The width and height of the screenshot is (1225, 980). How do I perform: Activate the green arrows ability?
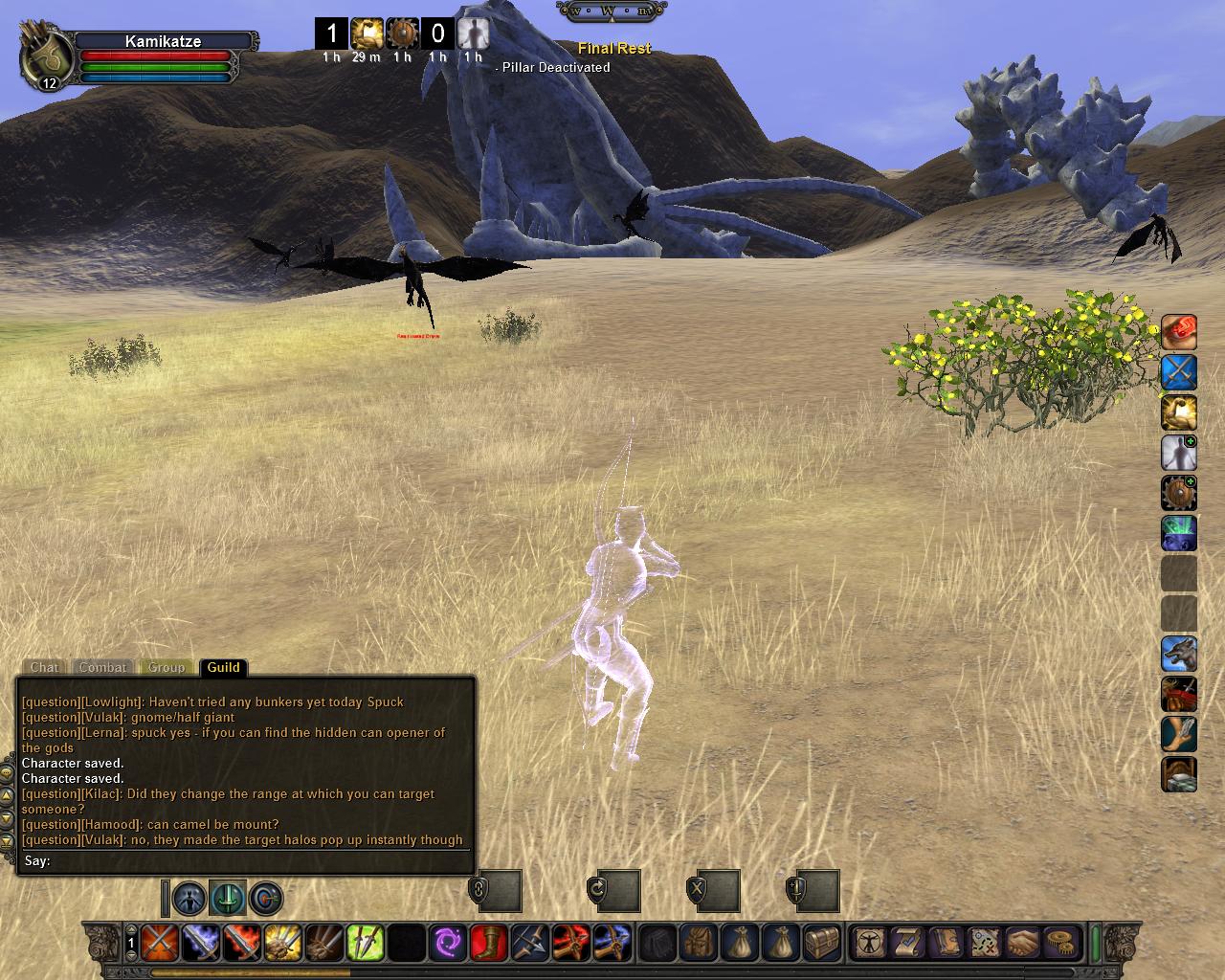pyautogui.click(x=365, y=943)
